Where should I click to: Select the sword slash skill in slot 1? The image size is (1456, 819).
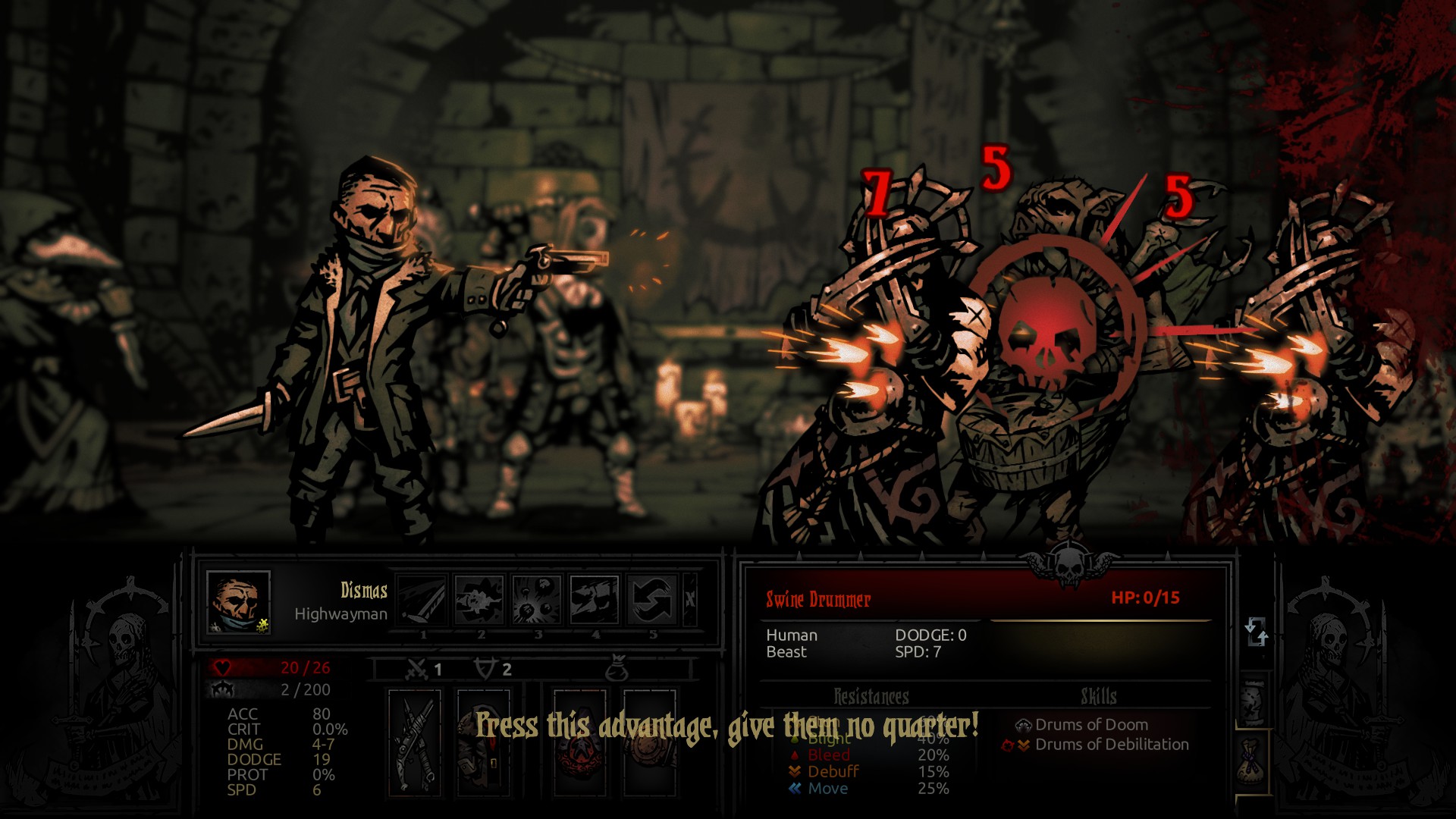pyautogui.click(x=422, y=600)
